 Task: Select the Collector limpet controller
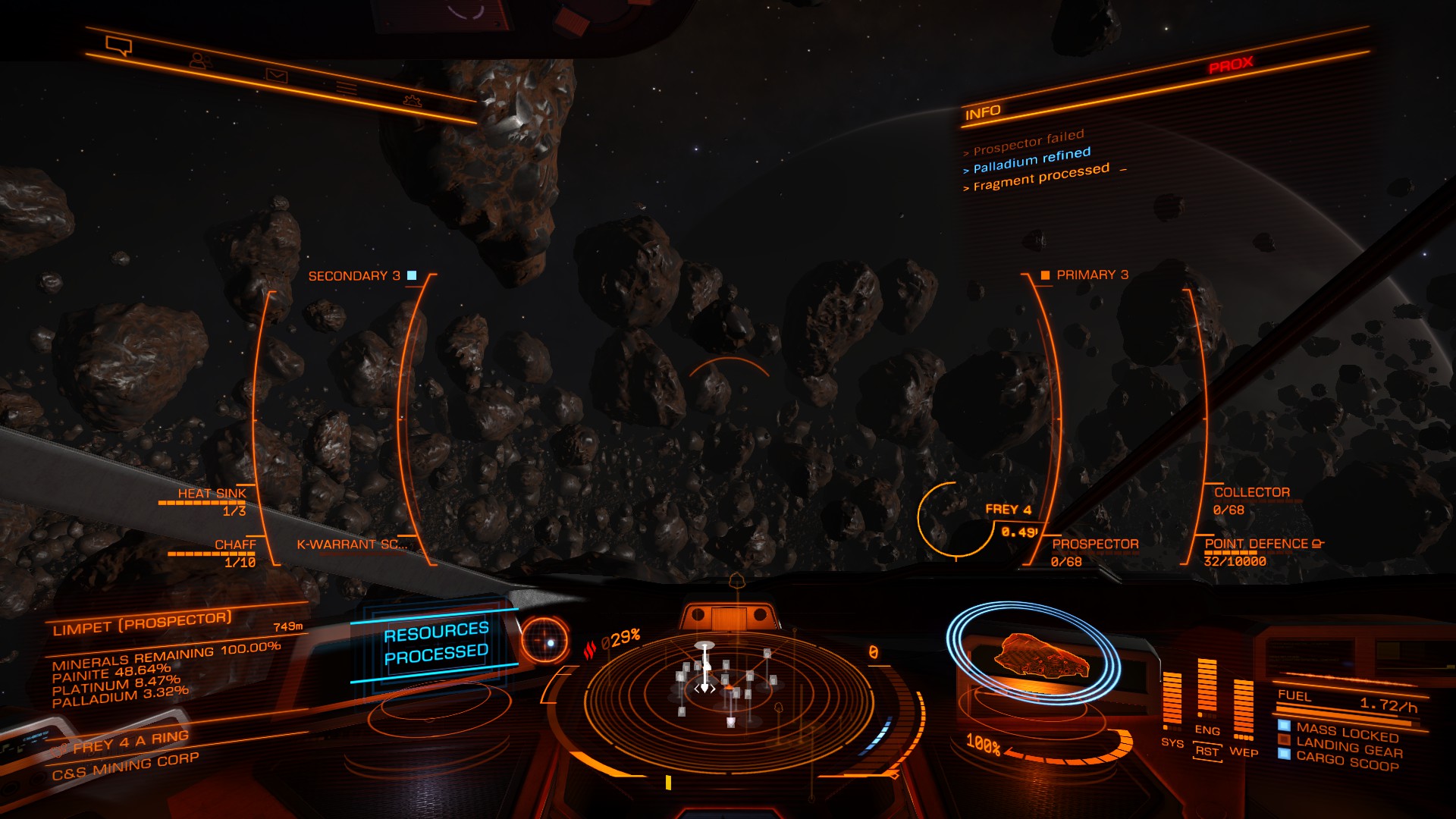tap(1251, 493)
